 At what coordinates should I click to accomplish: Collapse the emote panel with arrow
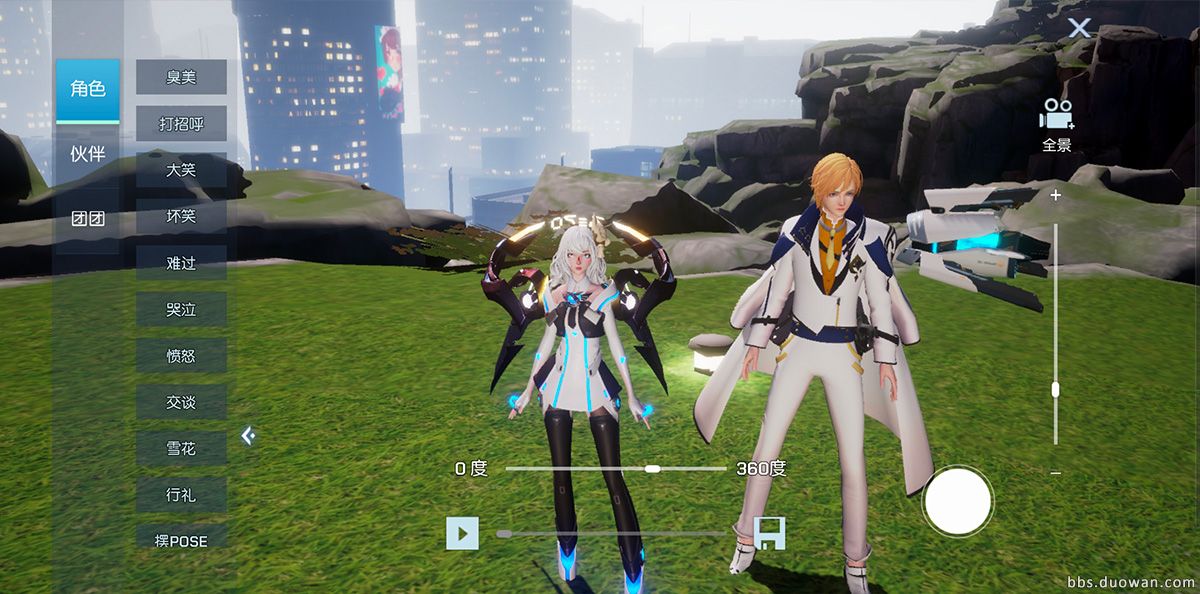[248, 435]
